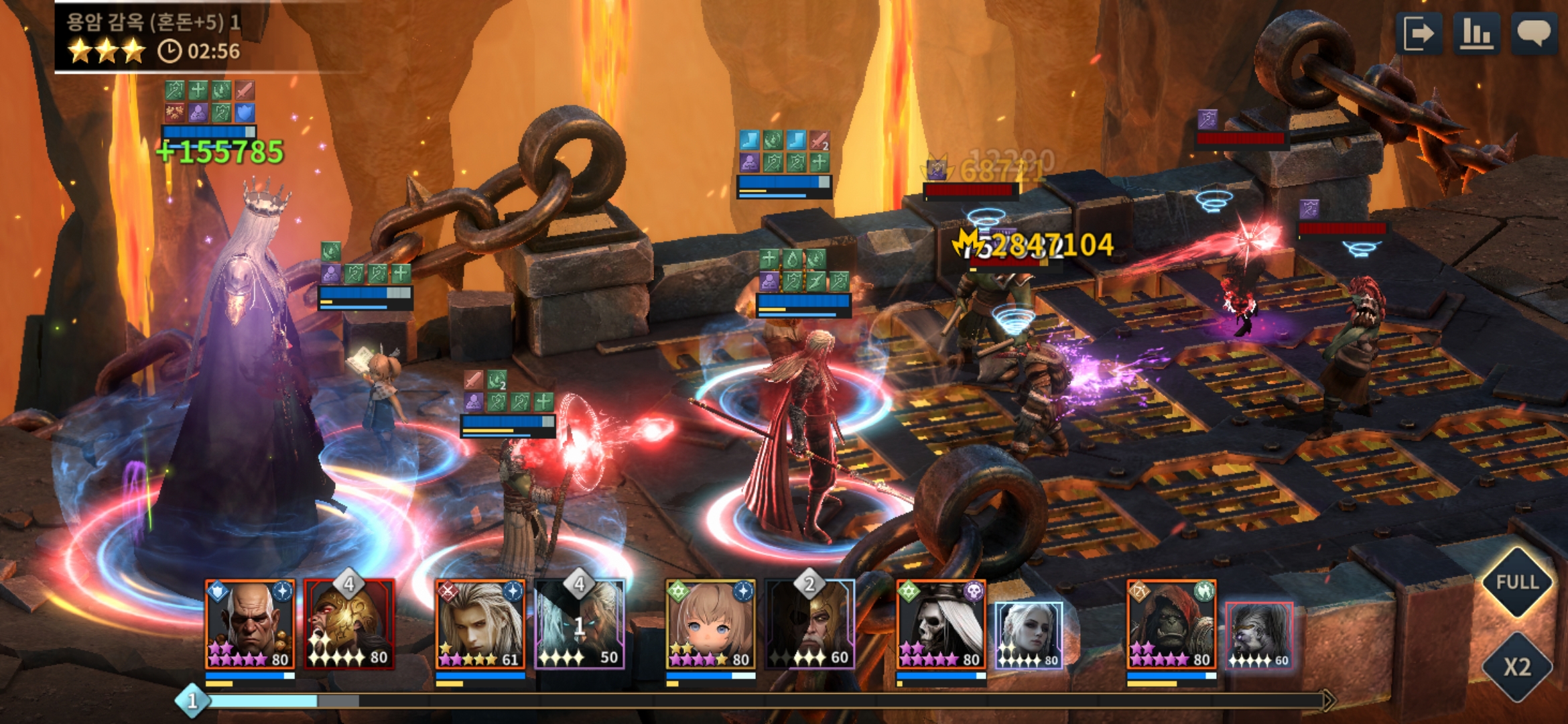
Task: Open the battle statistics bar-chart panel
Action: tap(1476, 34)
